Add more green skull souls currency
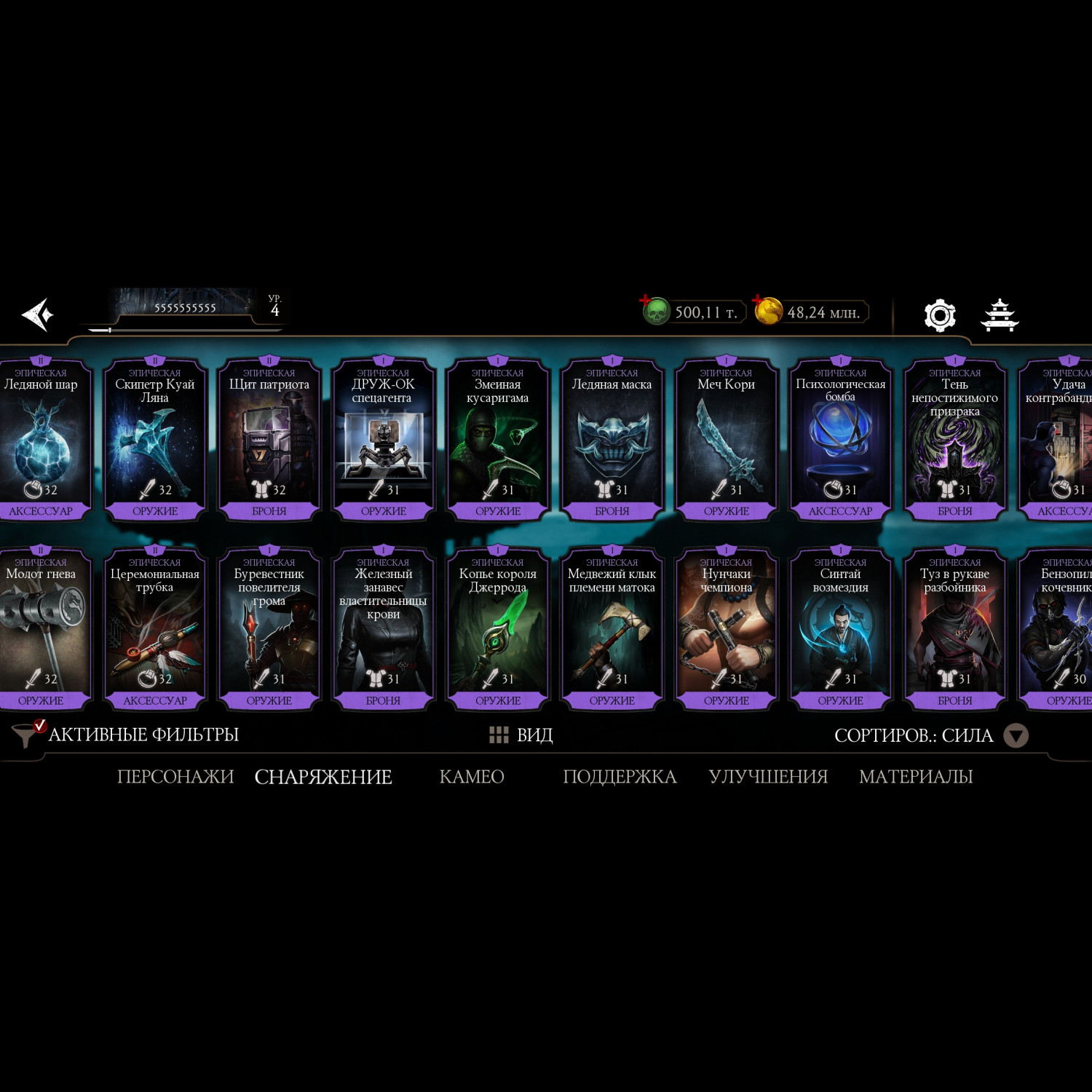Image resolution: width=1092 pixels, height=1092 pixels. point(646,301)
